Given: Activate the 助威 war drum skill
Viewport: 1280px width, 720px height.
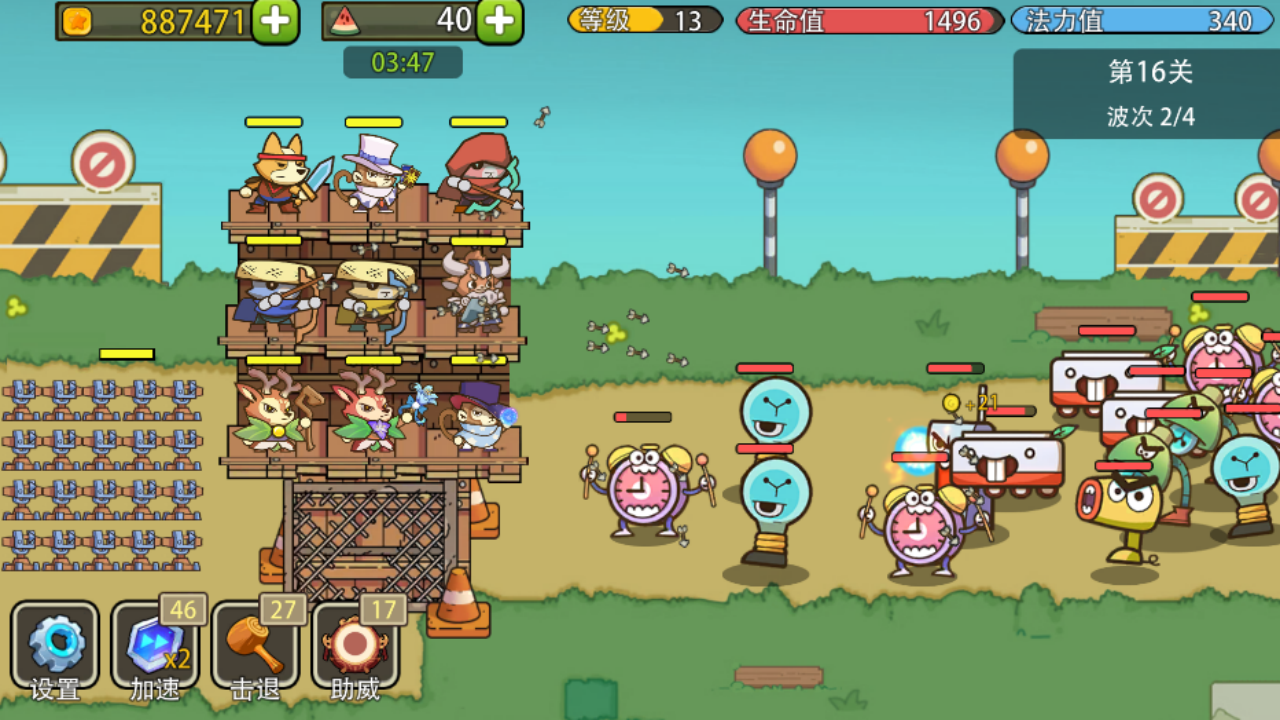Looking at the screenshot, I should coord(355,645).
